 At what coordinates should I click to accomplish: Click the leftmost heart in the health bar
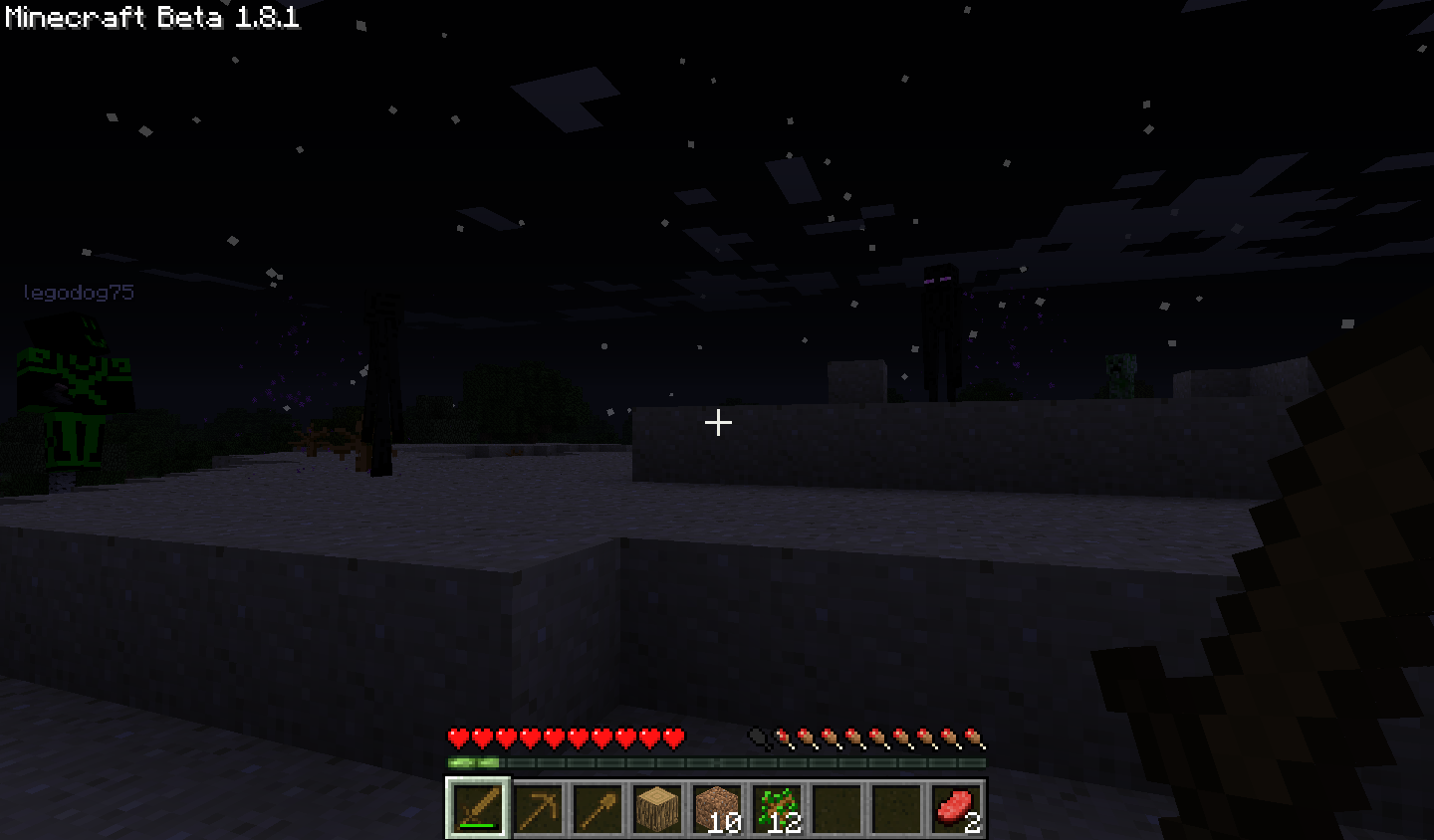coord(455,736)
